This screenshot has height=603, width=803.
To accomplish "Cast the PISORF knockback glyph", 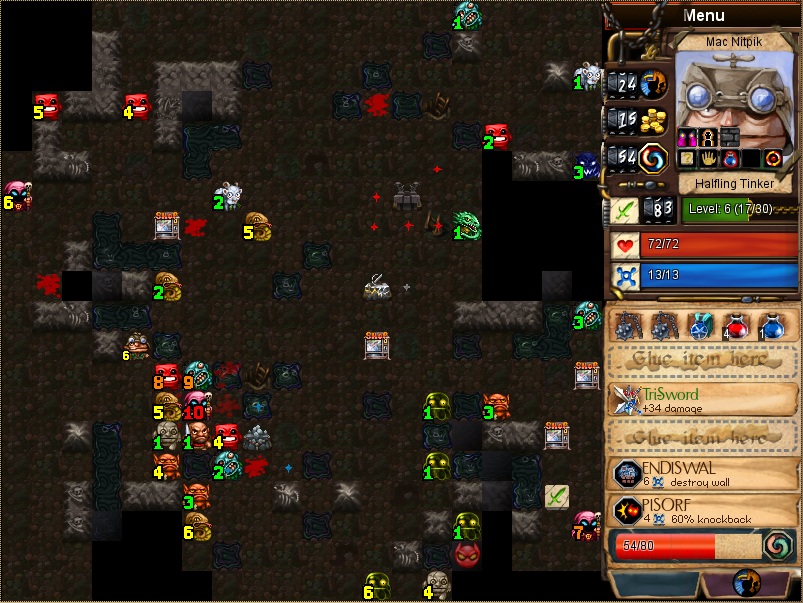I will click(704, 511).
